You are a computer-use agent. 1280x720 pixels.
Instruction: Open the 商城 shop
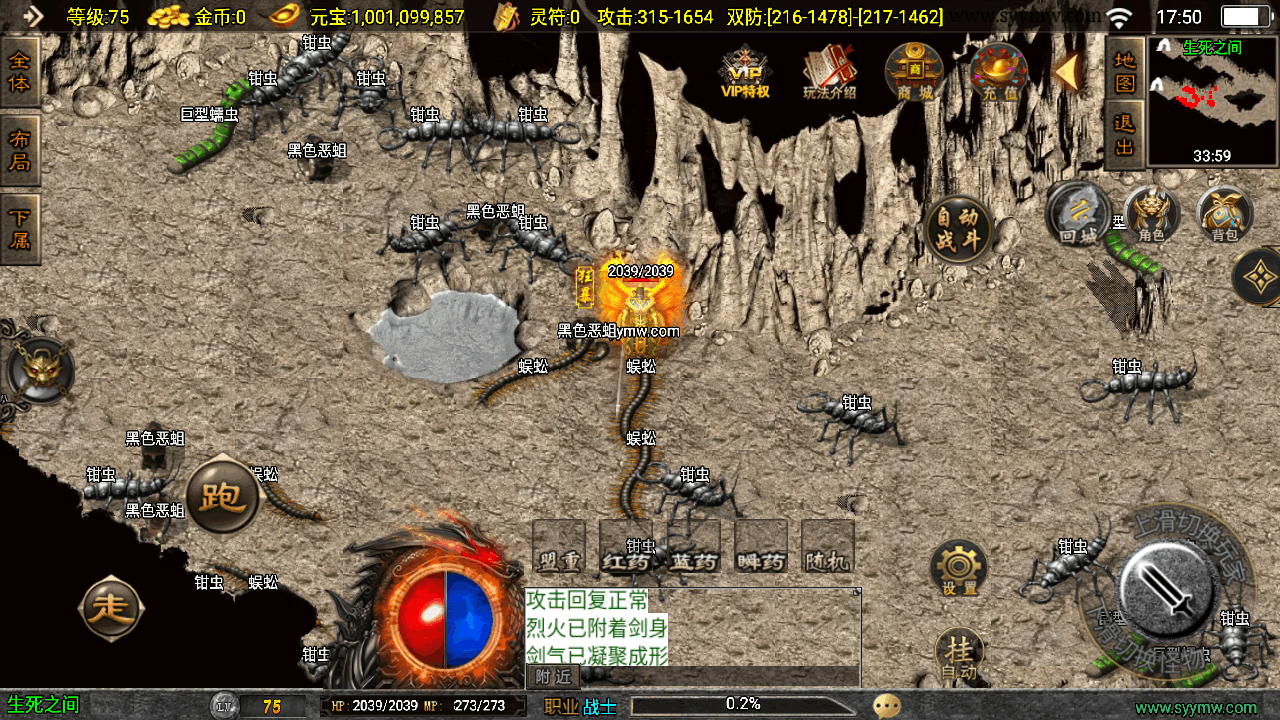click(x=914, y=71)
